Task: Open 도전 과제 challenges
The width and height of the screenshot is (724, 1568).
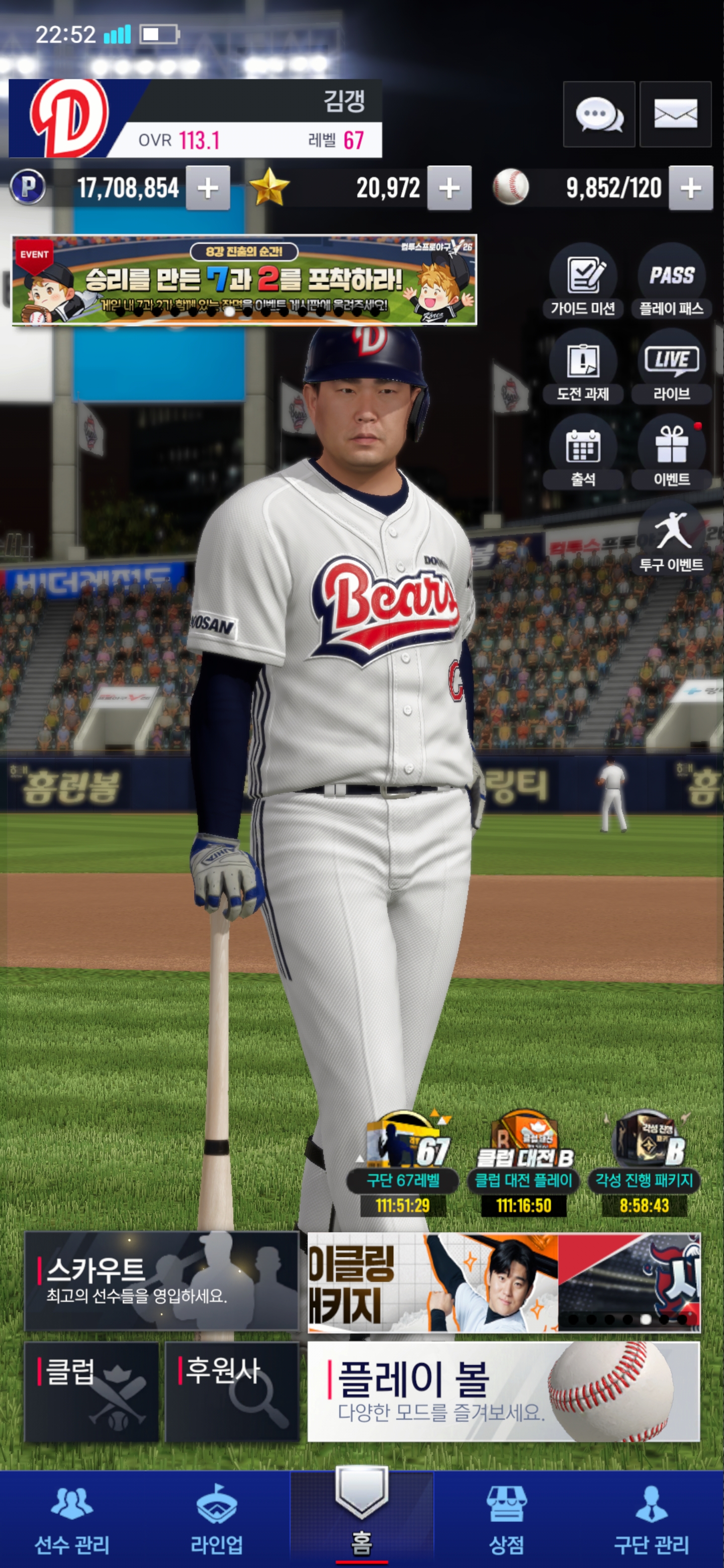Action: pyautogui.click(x=583, y=366)
